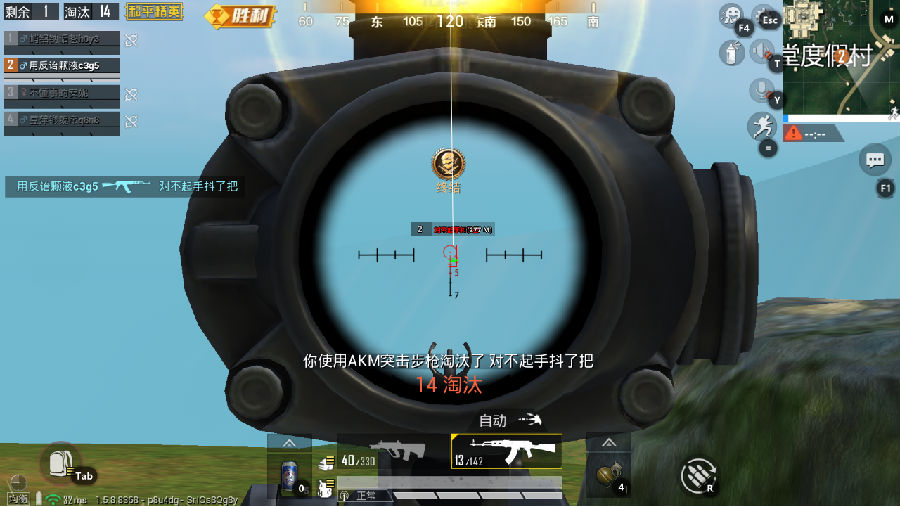Mute the first teammate's voice

tap(131, 39)
